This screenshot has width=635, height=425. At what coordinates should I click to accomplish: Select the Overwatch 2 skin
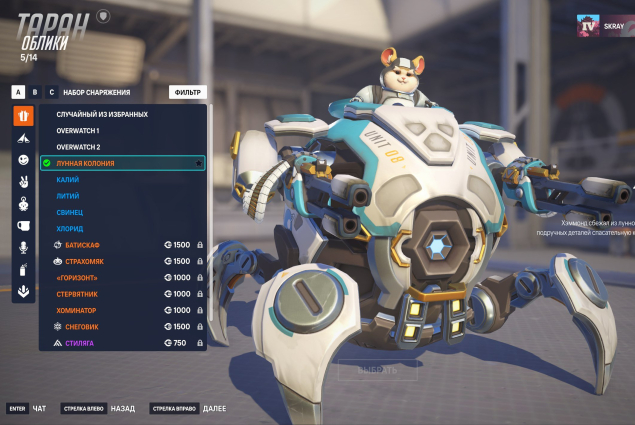click(78, 147)
